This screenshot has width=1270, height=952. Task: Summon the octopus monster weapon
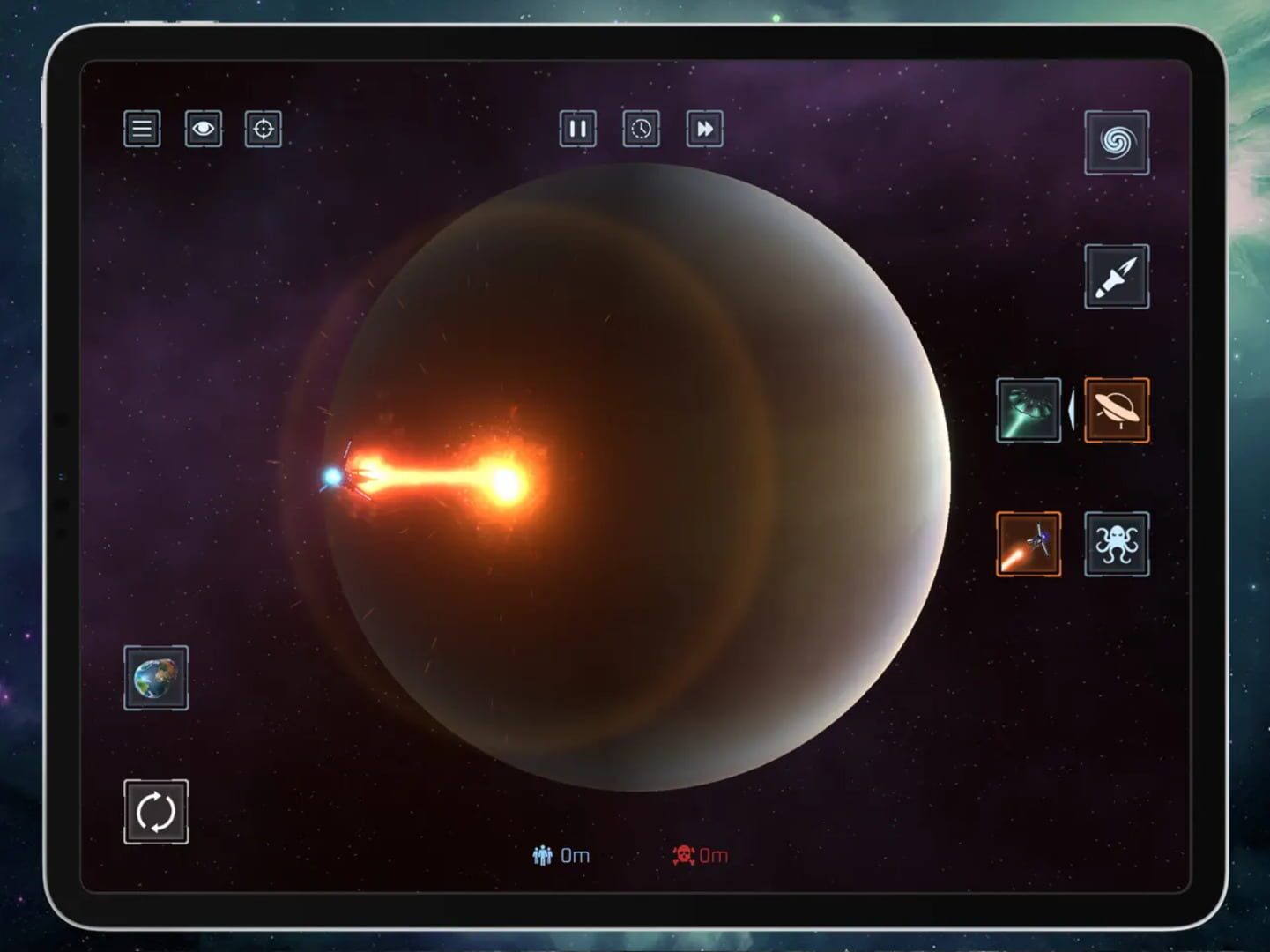[x=1117, y=544]
